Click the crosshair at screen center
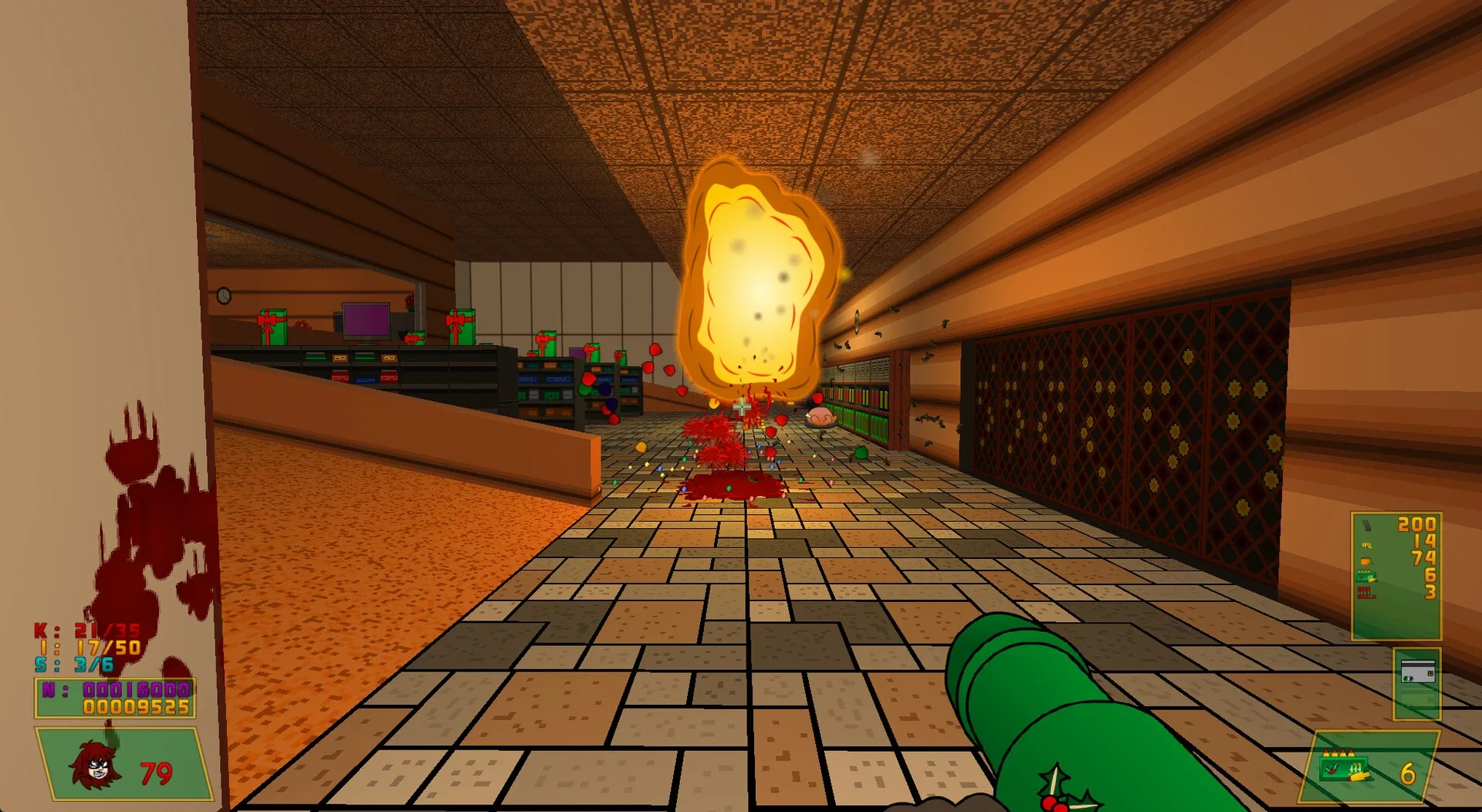The height and width of the screenshot is (812, 1482). 741,406
